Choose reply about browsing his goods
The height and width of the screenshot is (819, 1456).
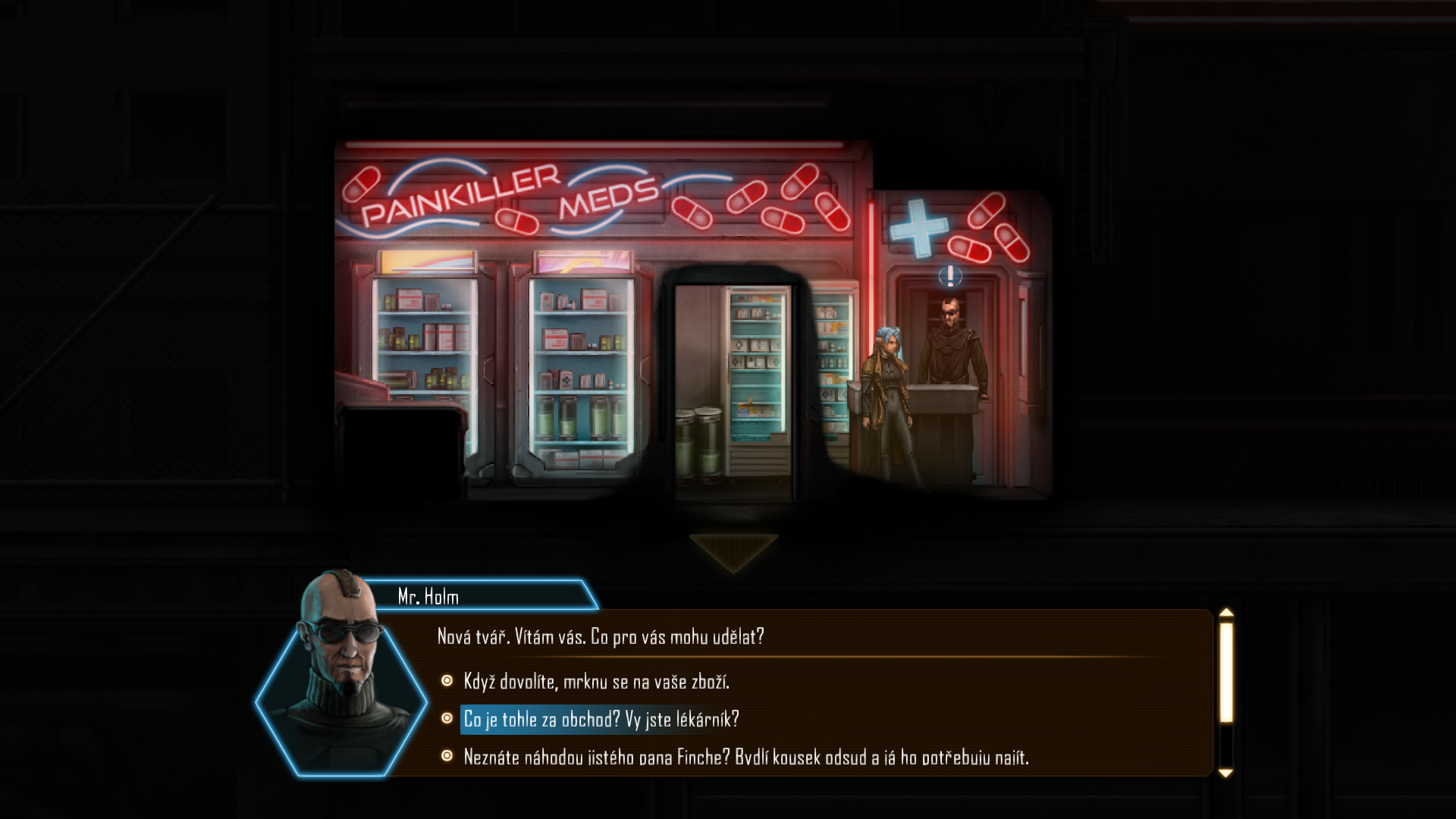click(596, 682)
